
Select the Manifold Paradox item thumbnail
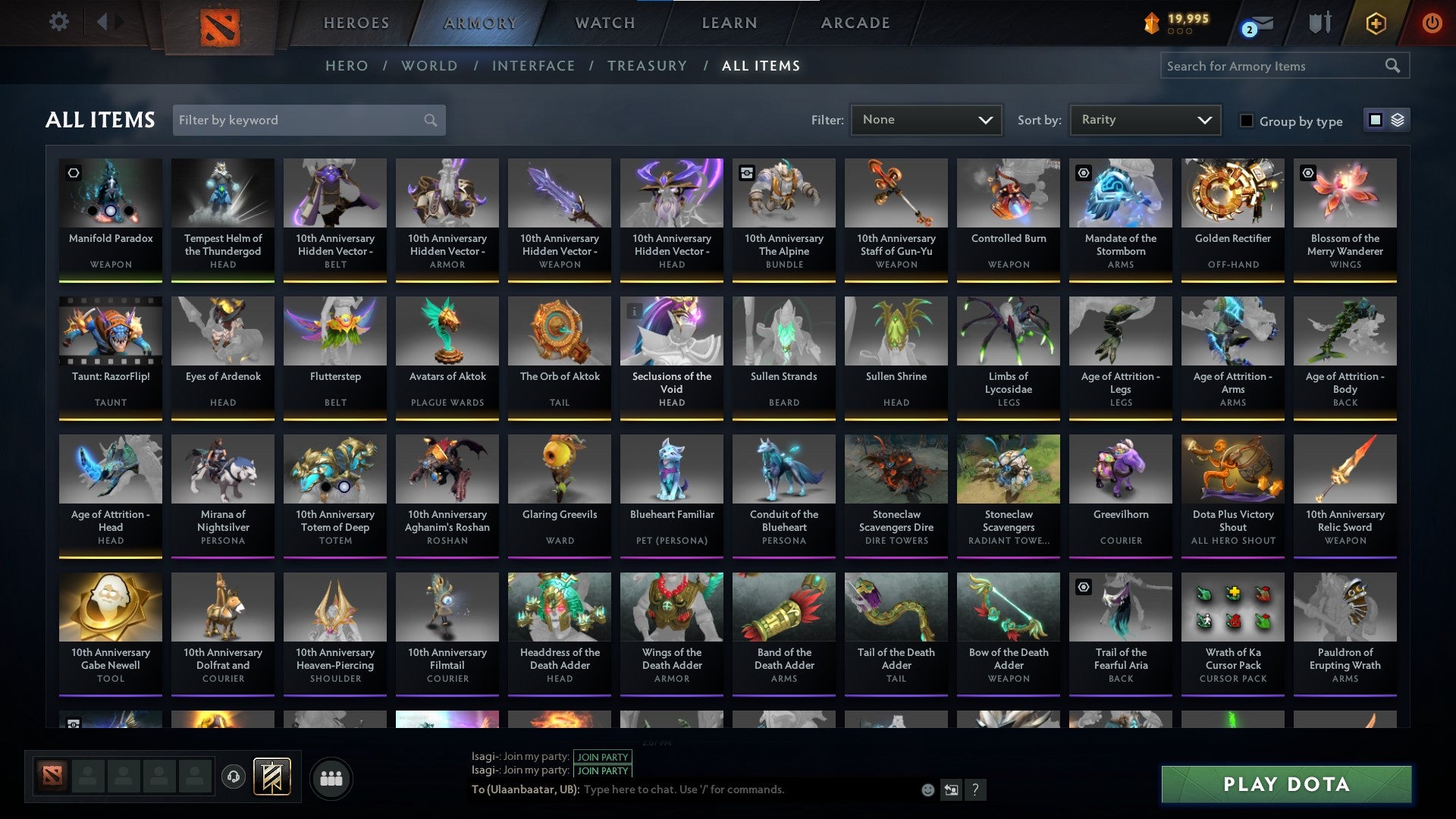111,193
